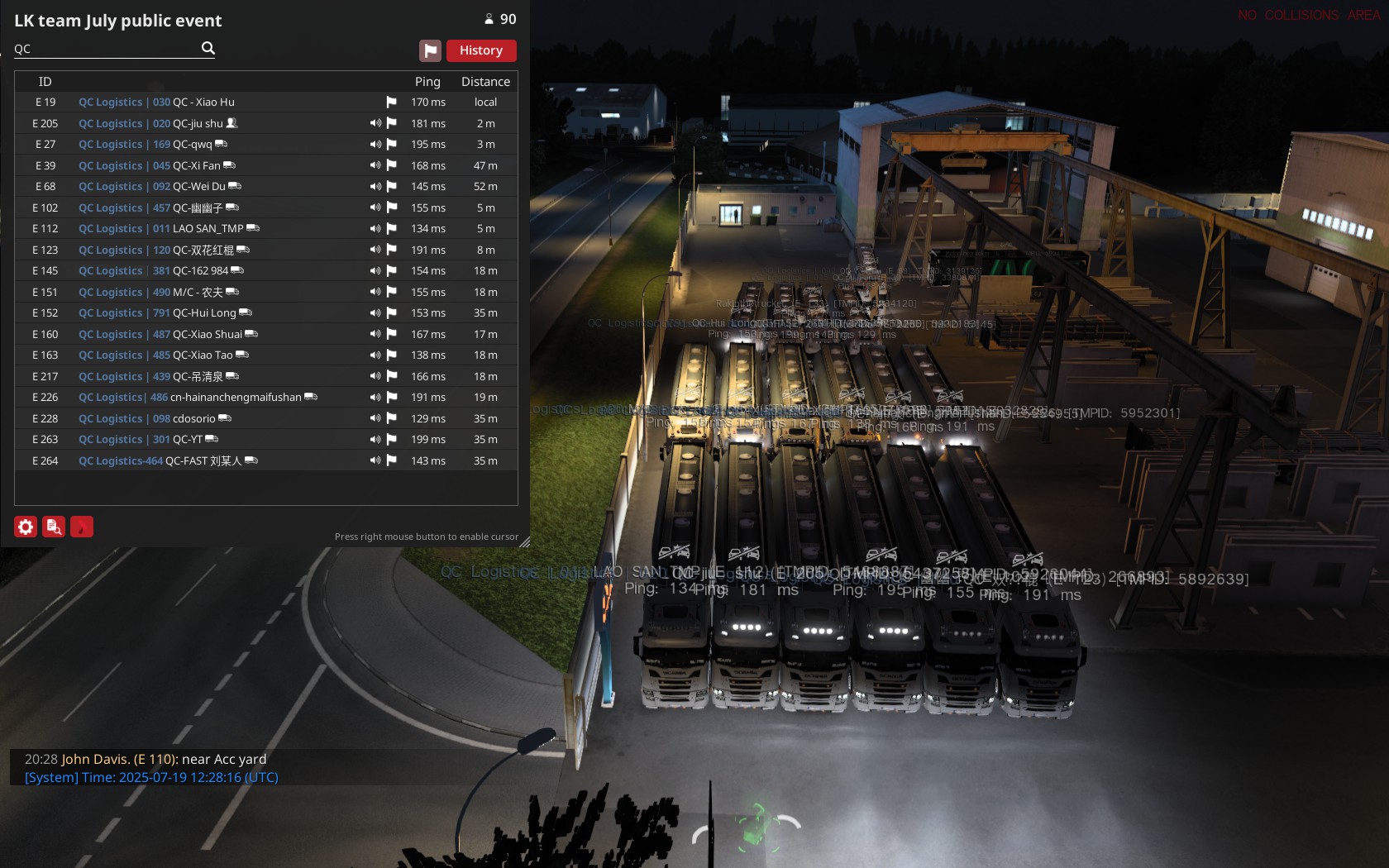Sort the list by the Distance column
This screenshot has width=1389, height=868.
click(x=484, y=81)
